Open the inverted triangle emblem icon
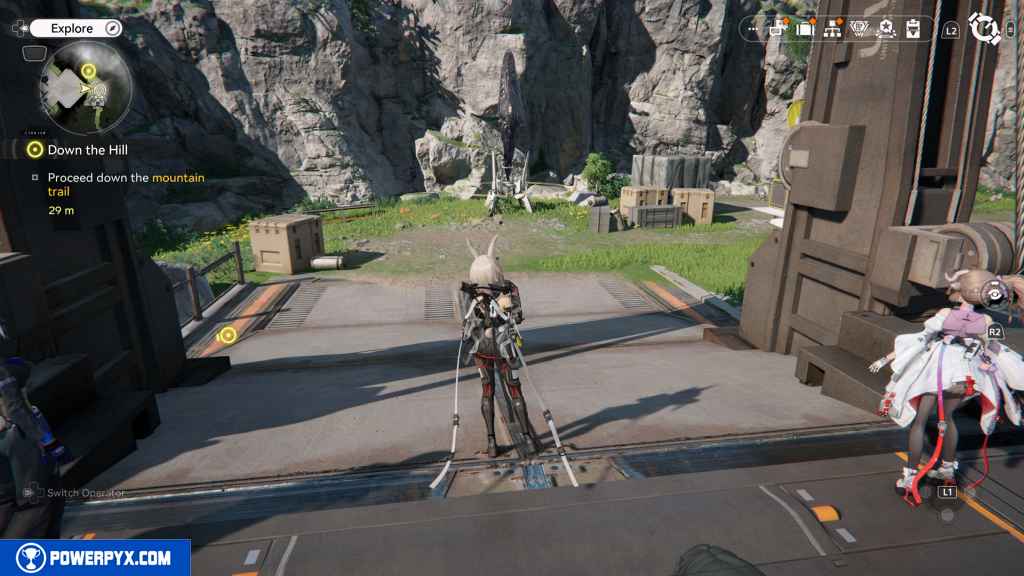This screenshot has width=1024, height=576. coord(859,29)
